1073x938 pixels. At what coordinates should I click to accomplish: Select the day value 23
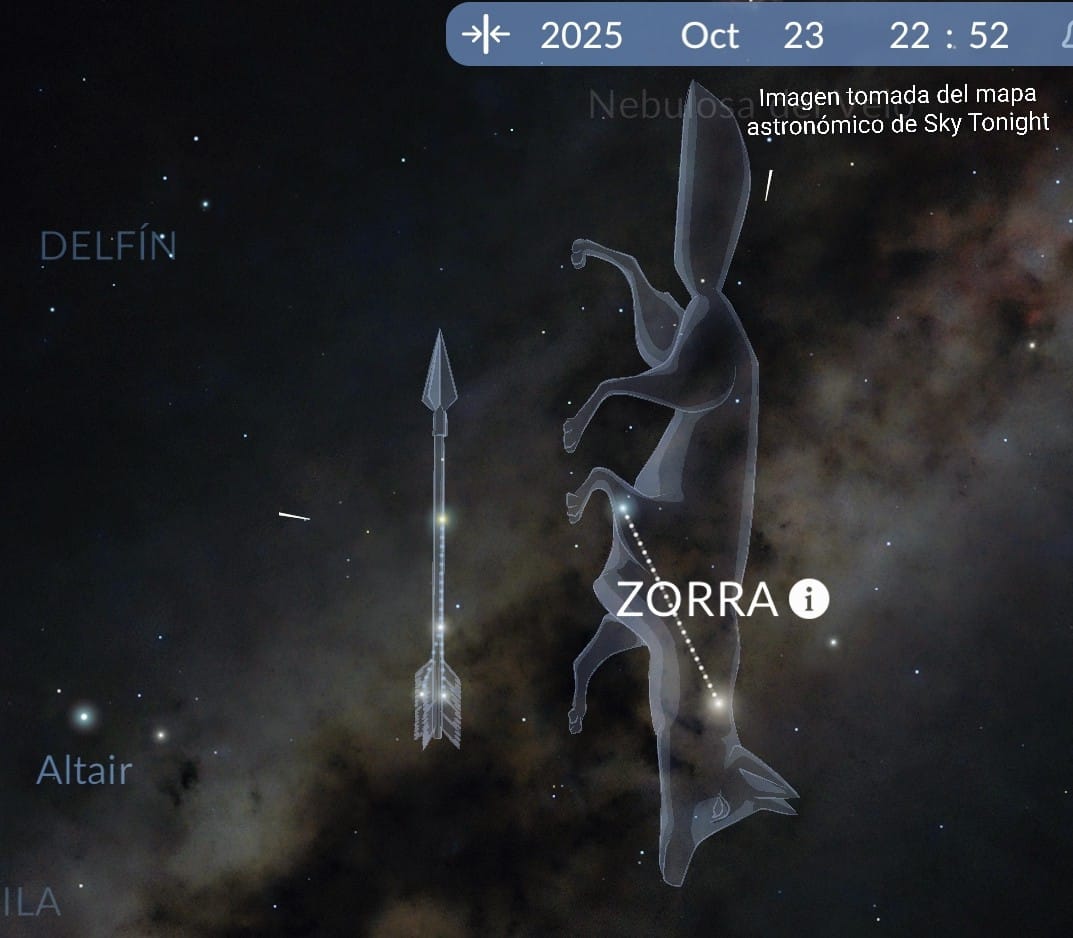point(803,36)
